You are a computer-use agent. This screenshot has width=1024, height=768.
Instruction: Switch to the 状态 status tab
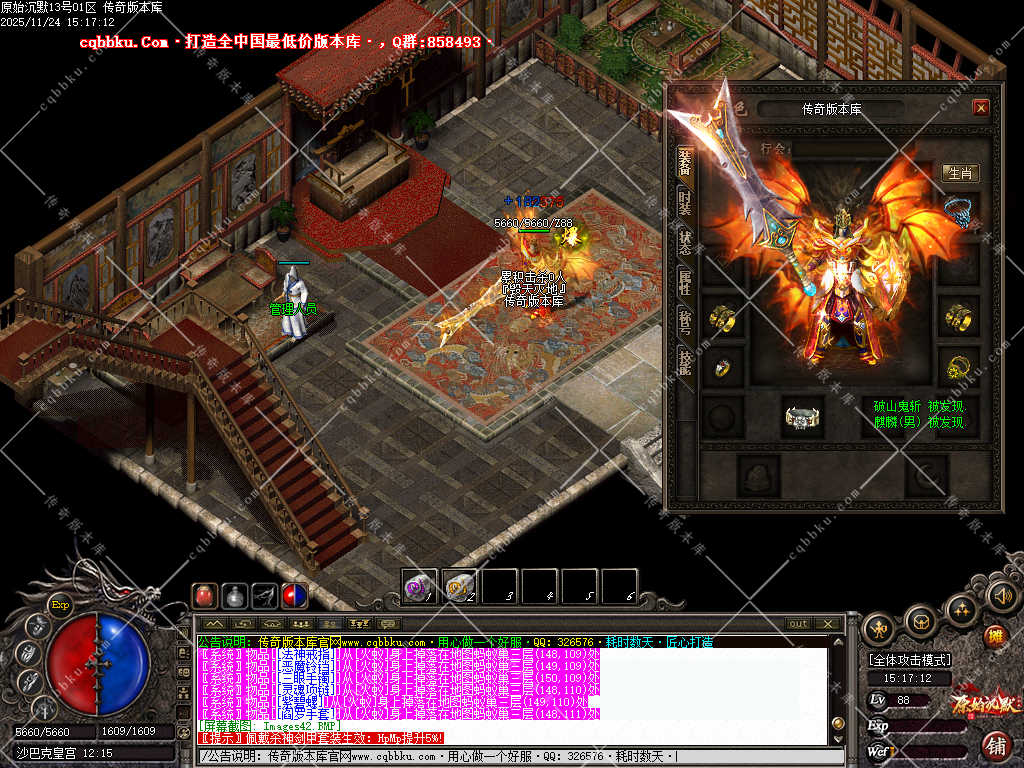click(x=685, y=242)
